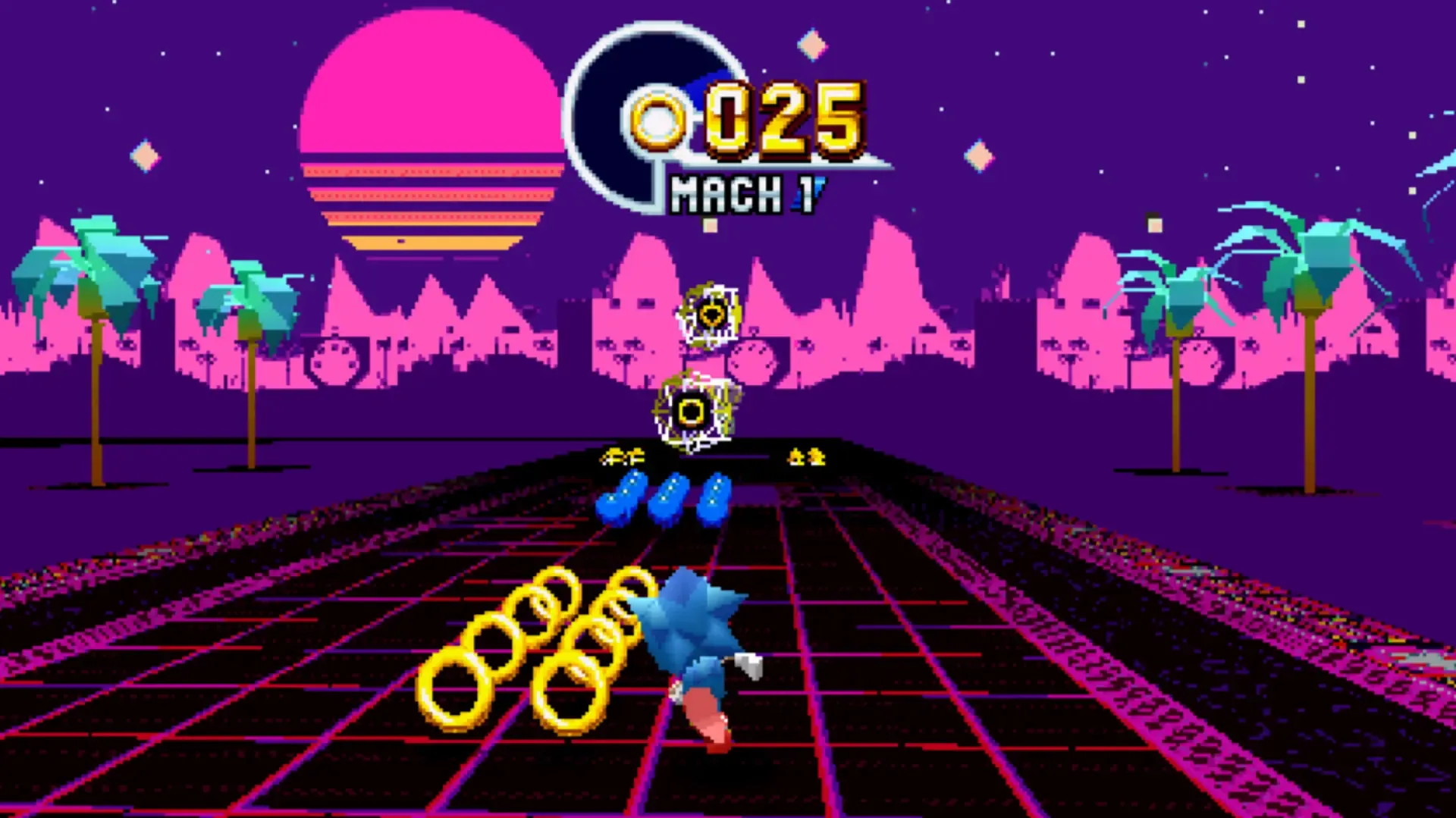Click the upper caged sphere target

click(x=711, y=312)
